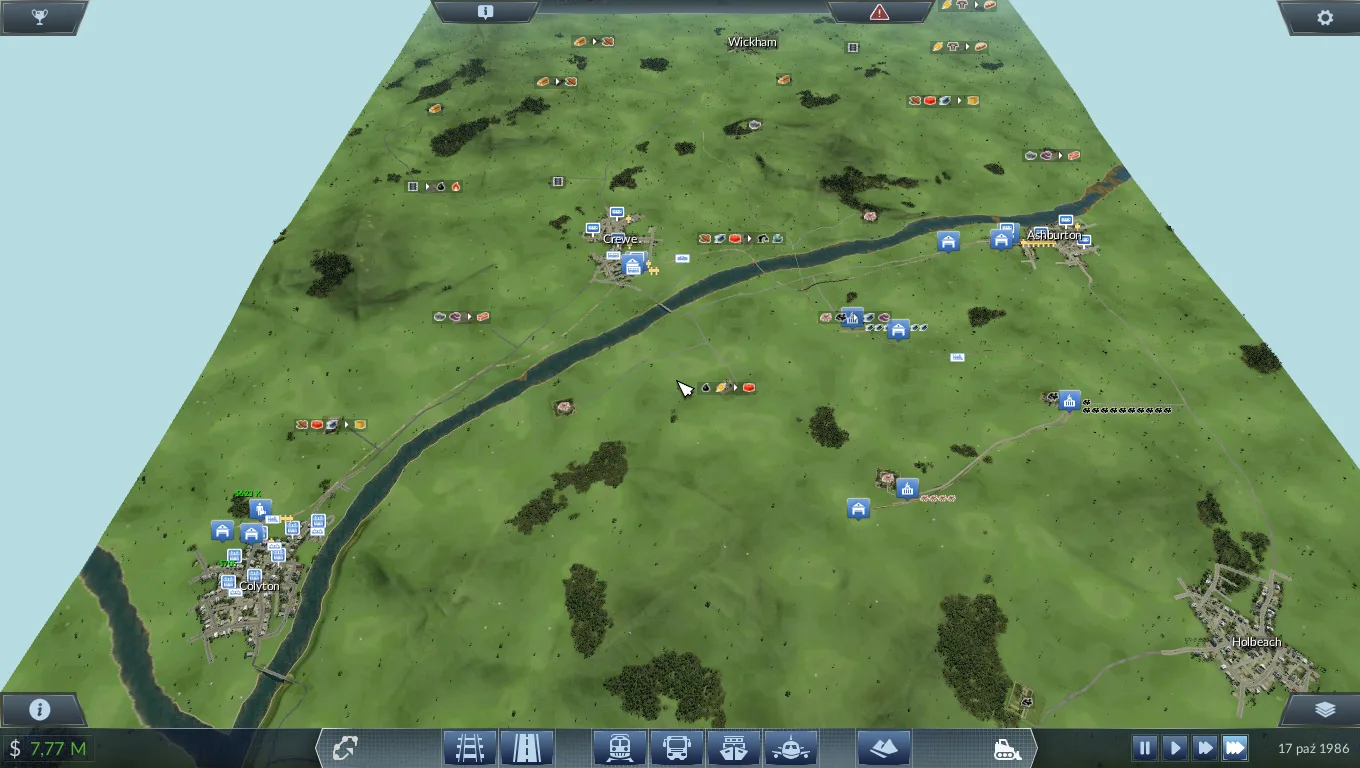Set game speed to normal play
Image resolution: width=1360 pixels, height=768 pixels.
(1175, 747)
